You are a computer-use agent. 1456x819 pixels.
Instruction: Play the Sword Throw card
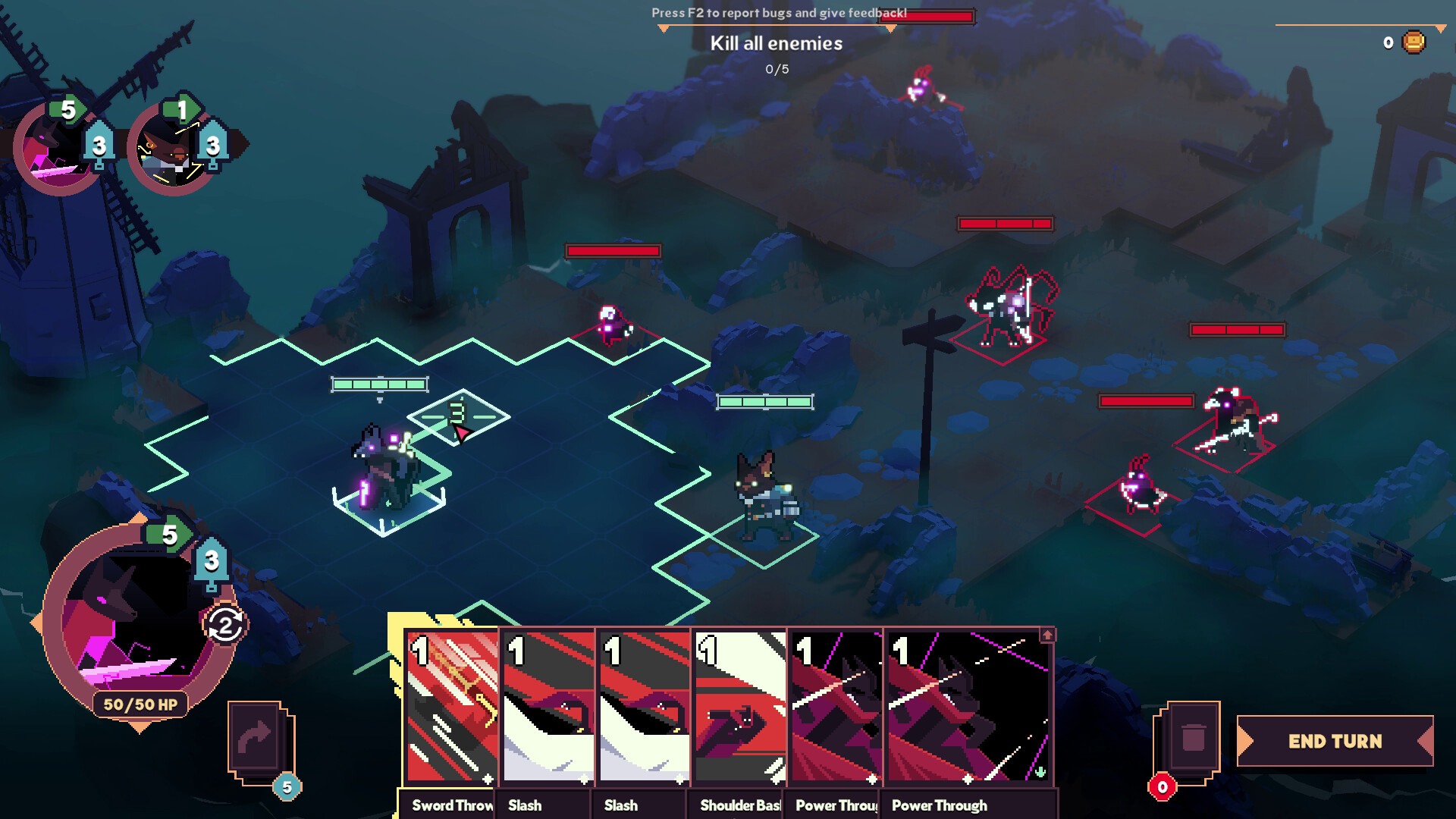451,707
